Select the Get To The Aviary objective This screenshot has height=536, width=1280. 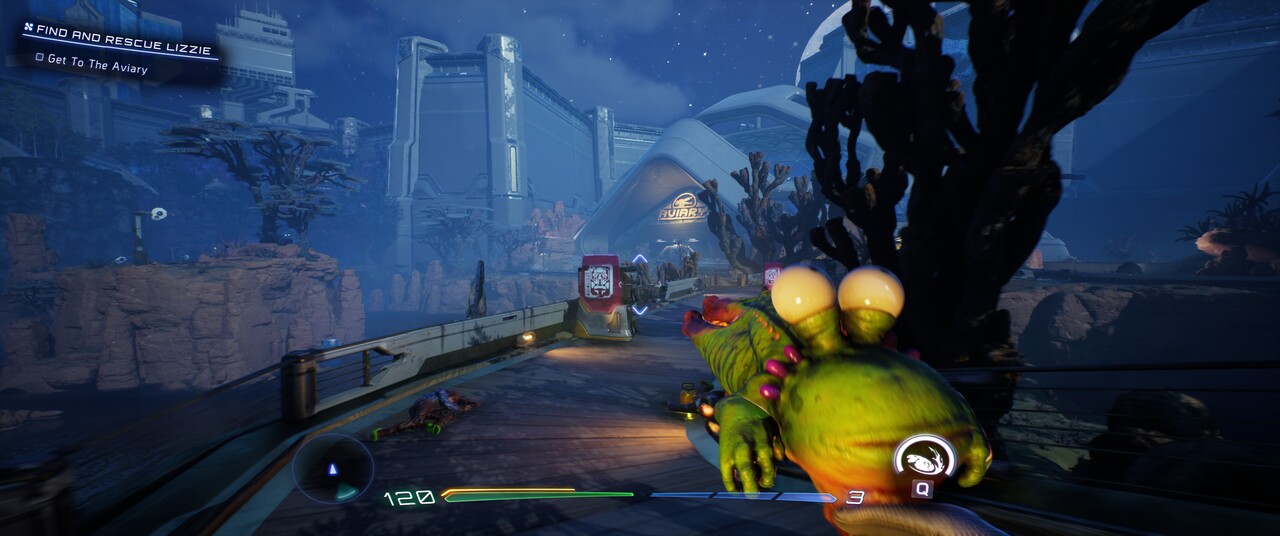coord(97,68)
